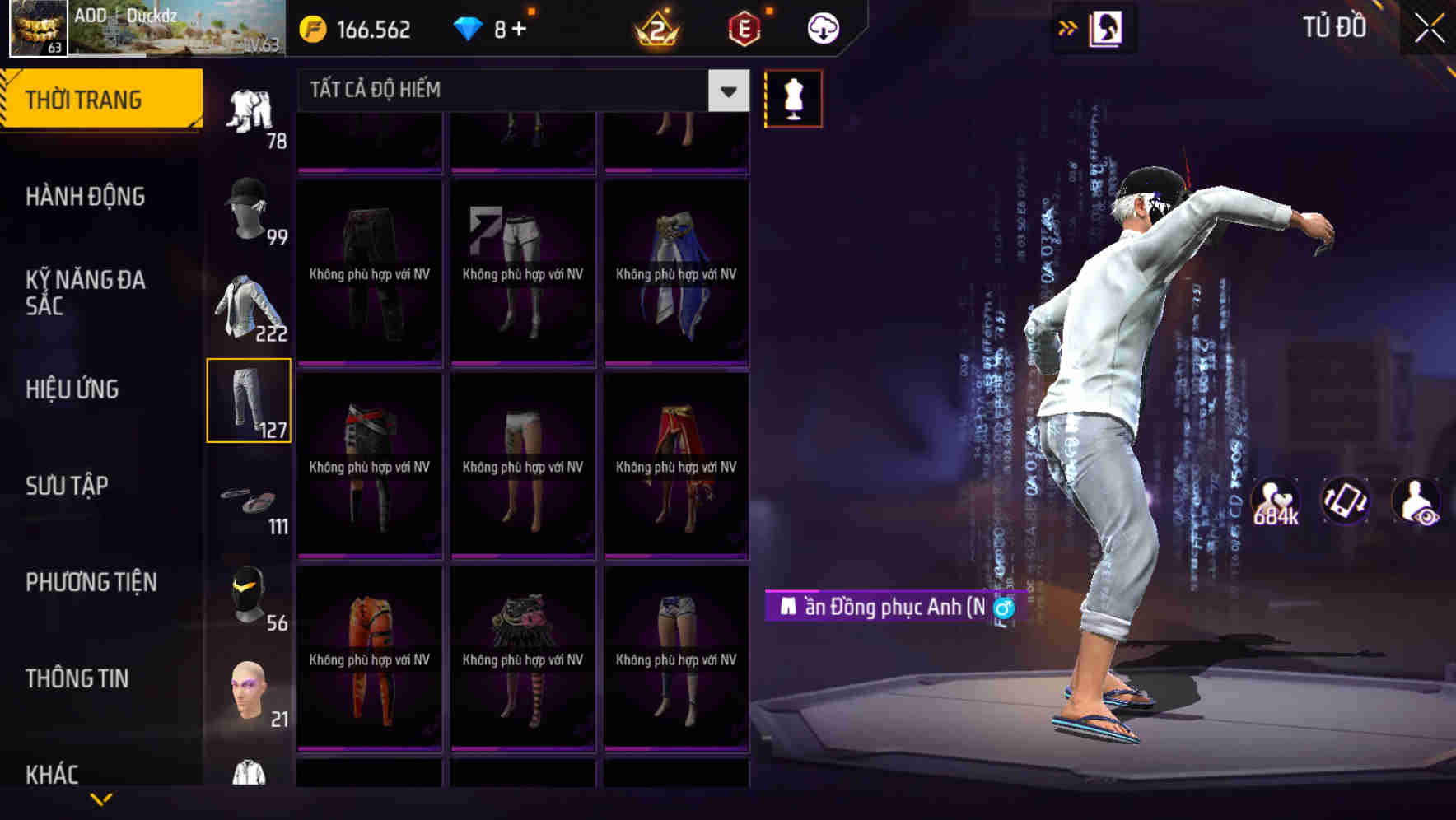Collapse the left menu using the bottom chevron
The width and height of the screenshot is (1456, 820).
click(x=101, y=797)
